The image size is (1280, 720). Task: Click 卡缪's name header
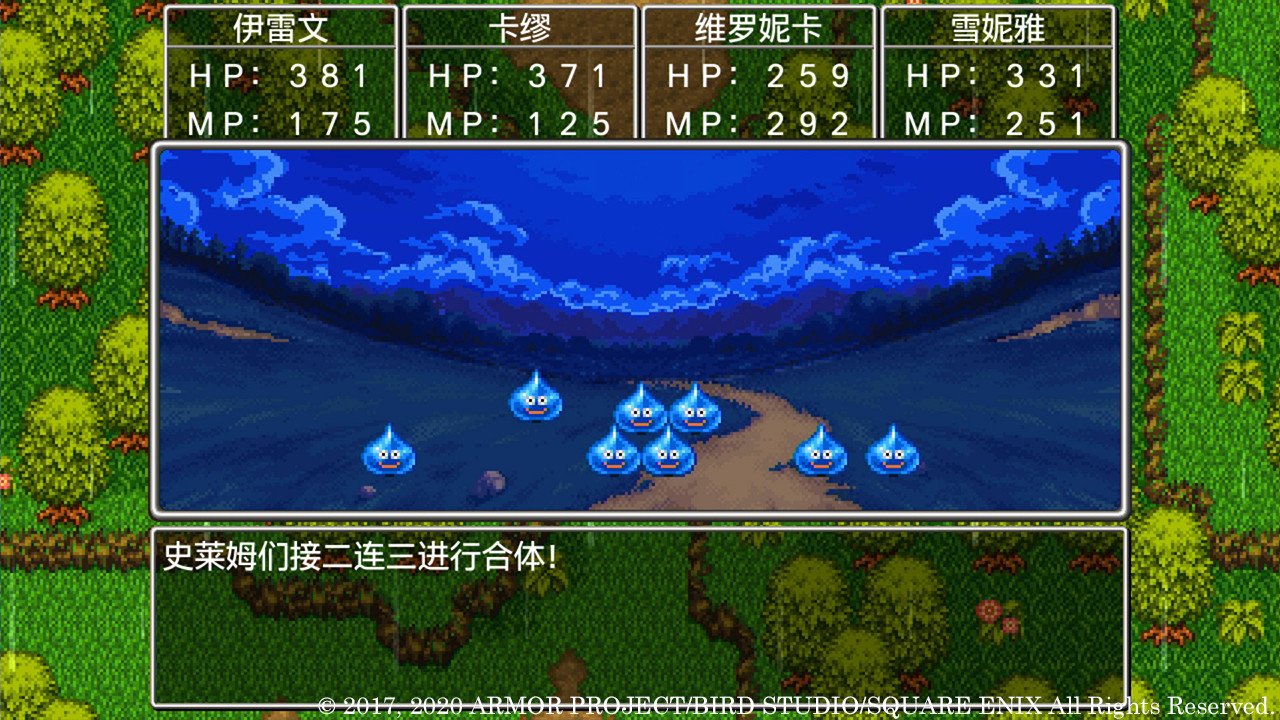[x=519, y=28]
